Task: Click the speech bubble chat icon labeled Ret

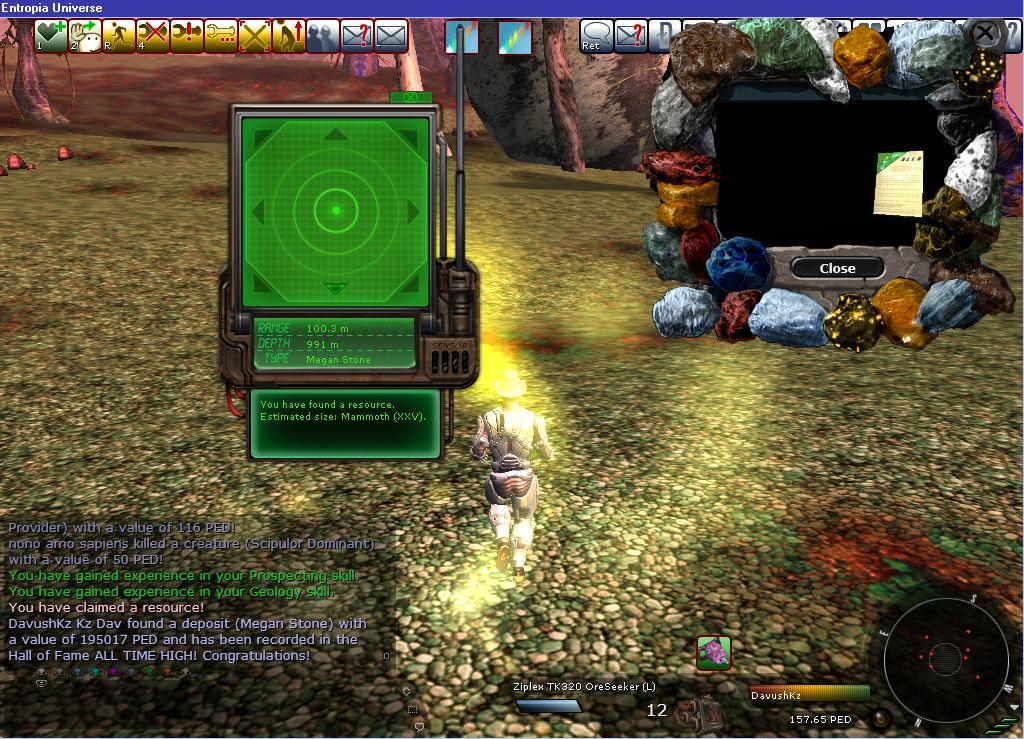Action: (597, 37)
